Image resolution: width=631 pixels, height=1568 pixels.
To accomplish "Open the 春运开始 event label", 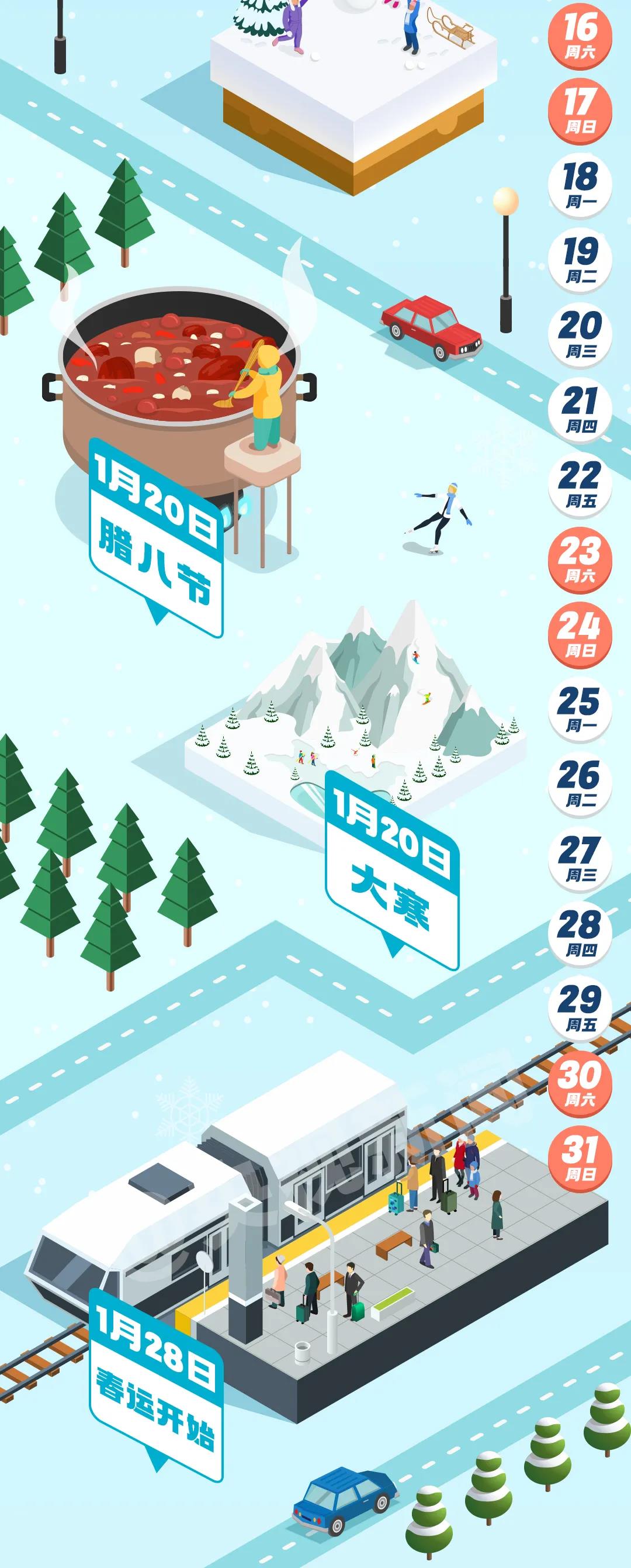I will [156, 1389].
